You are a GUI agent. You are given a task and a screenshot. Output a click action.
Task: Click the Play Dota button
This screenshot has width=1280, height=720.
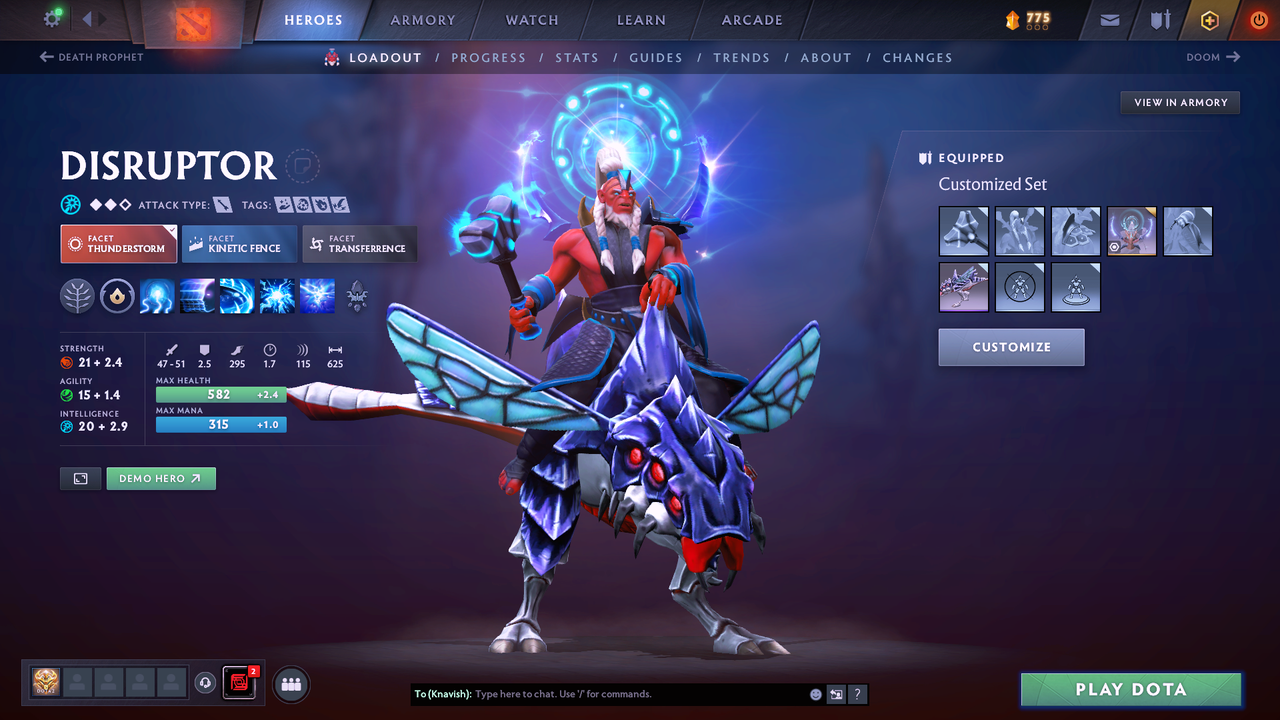[x=1130, y=689]
